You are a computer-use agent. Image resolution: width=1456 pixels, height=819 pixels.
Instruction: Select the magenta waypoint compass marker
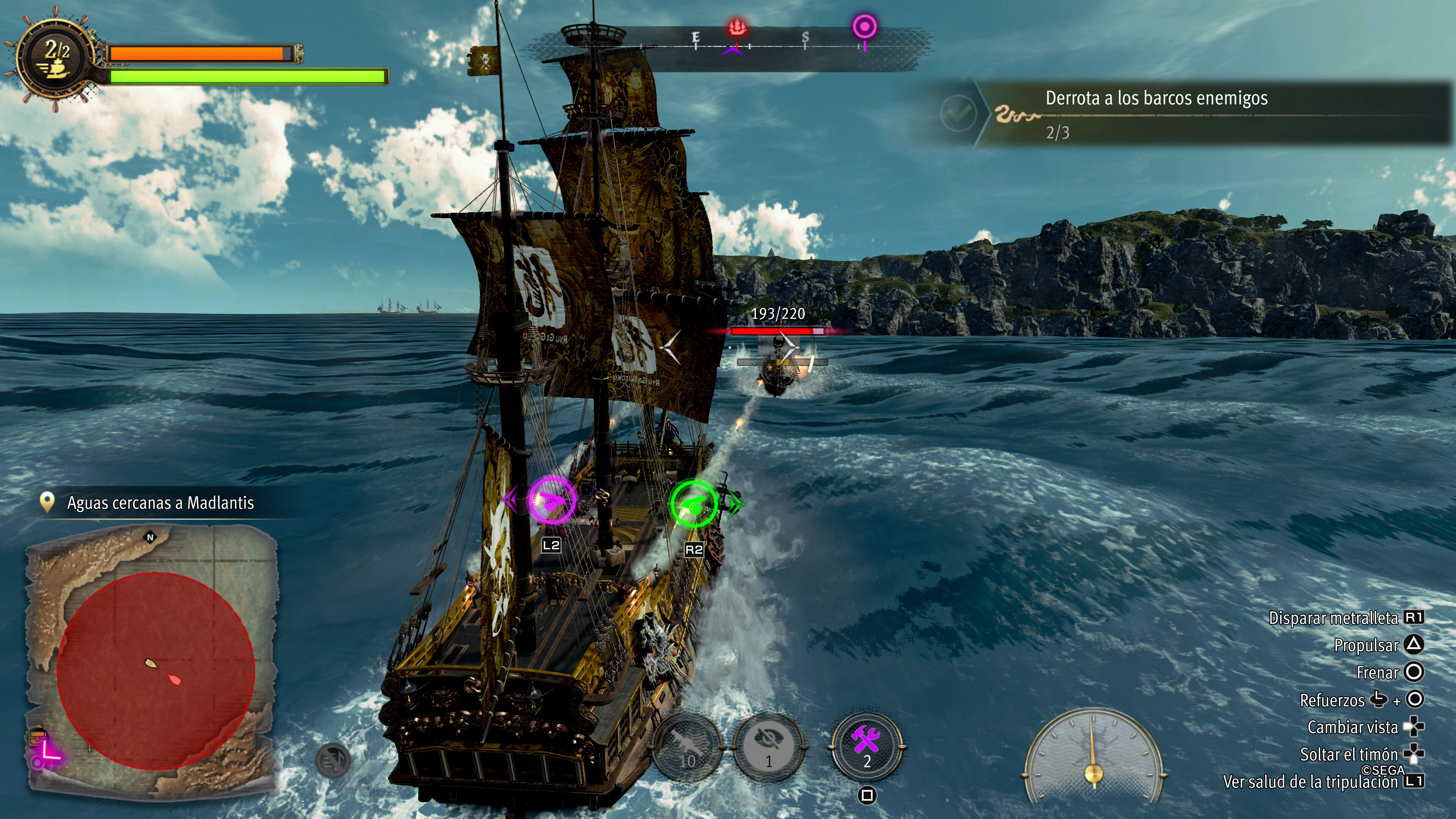864,27
